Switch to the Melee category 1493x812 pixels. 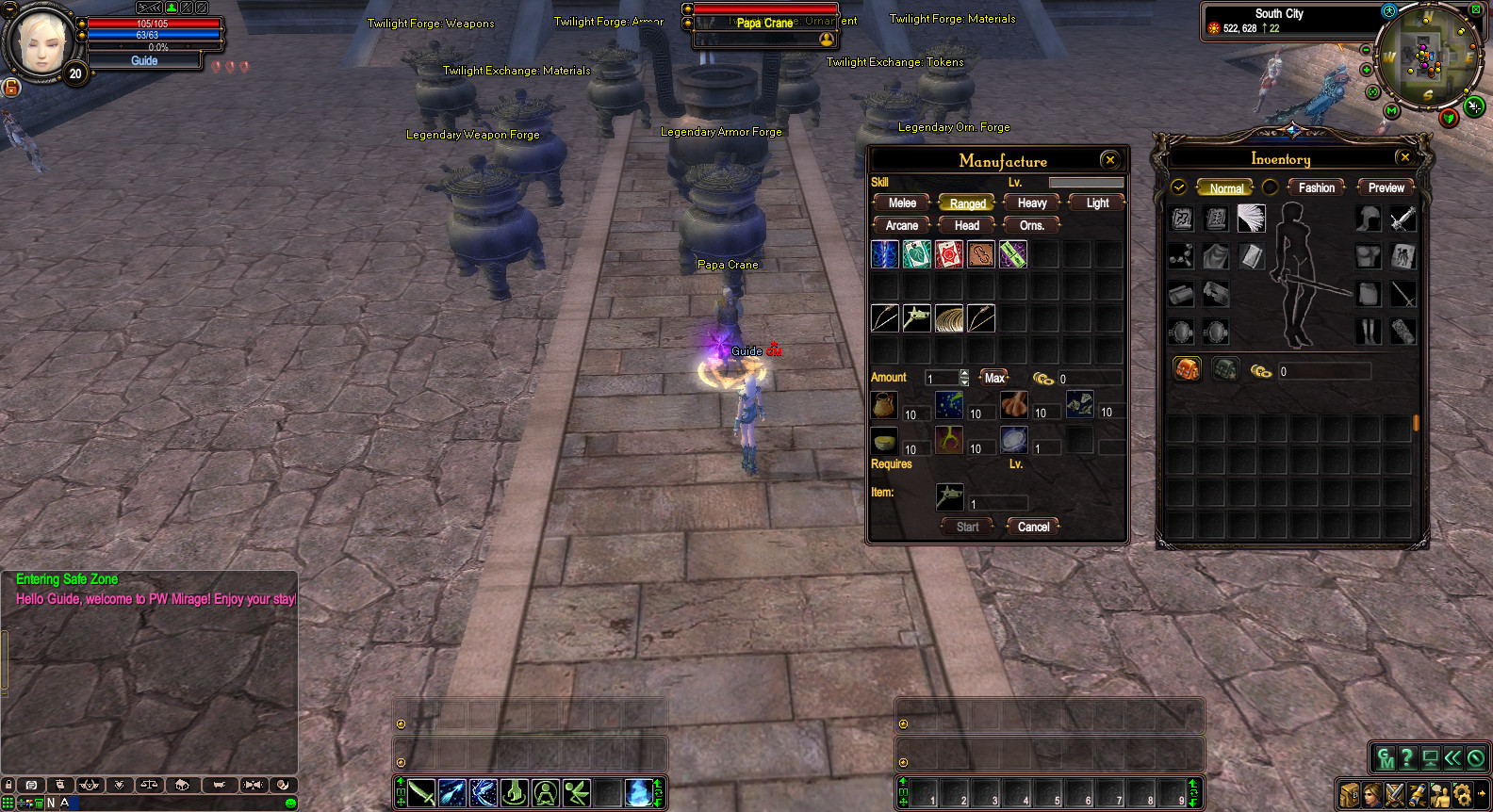click(902, 203)
